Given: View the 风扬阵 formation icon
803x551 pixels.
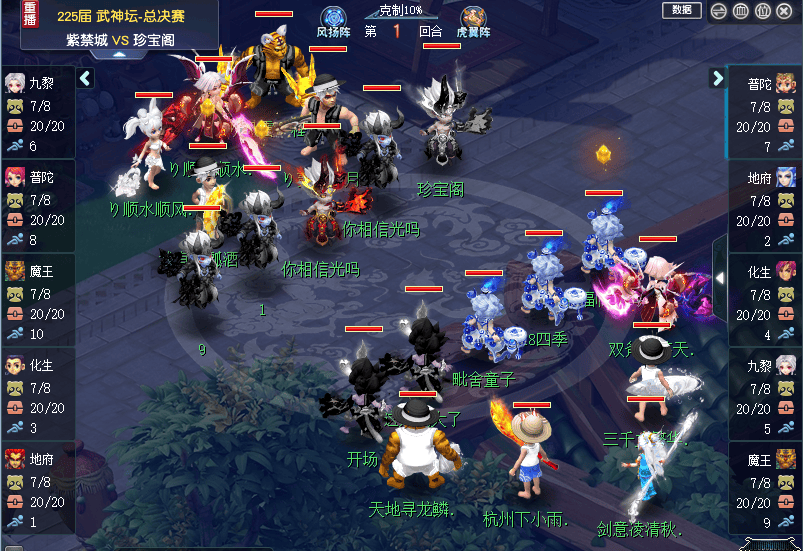Looking at the screenshot, I should (333, 19).
